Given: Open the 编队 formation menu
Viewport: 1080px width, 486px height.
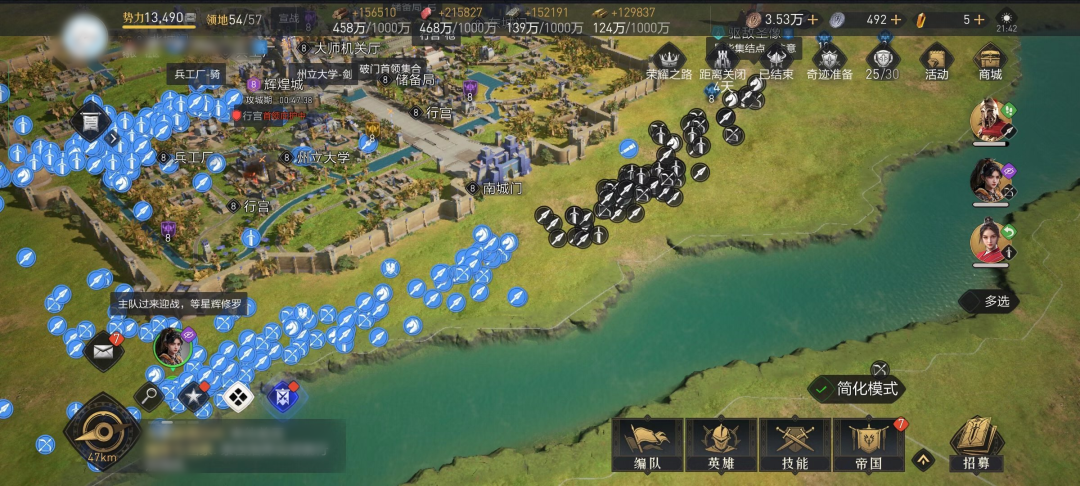Looking at the screenshot, I should (x=646, y=443).
